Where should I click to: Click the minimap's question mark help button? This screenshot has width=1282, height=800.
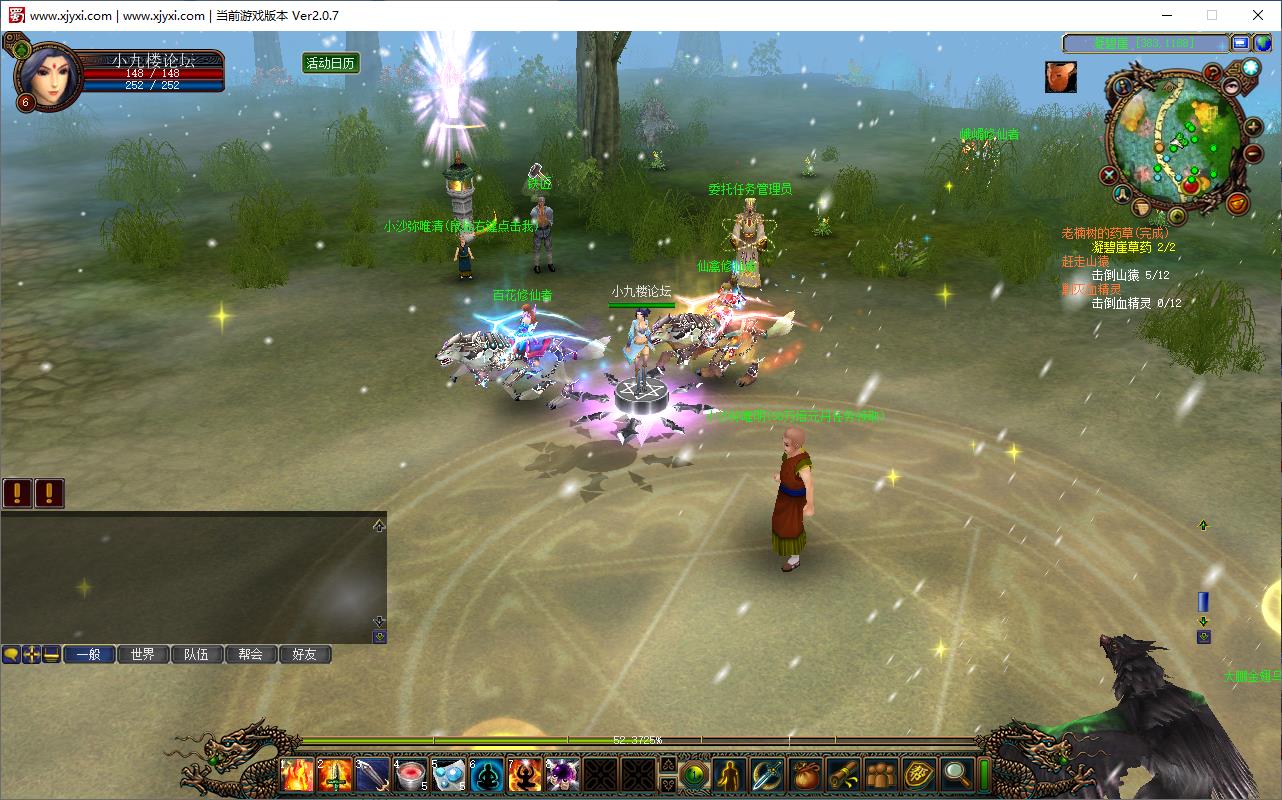pyautogui.click(x=1212, y=72)
